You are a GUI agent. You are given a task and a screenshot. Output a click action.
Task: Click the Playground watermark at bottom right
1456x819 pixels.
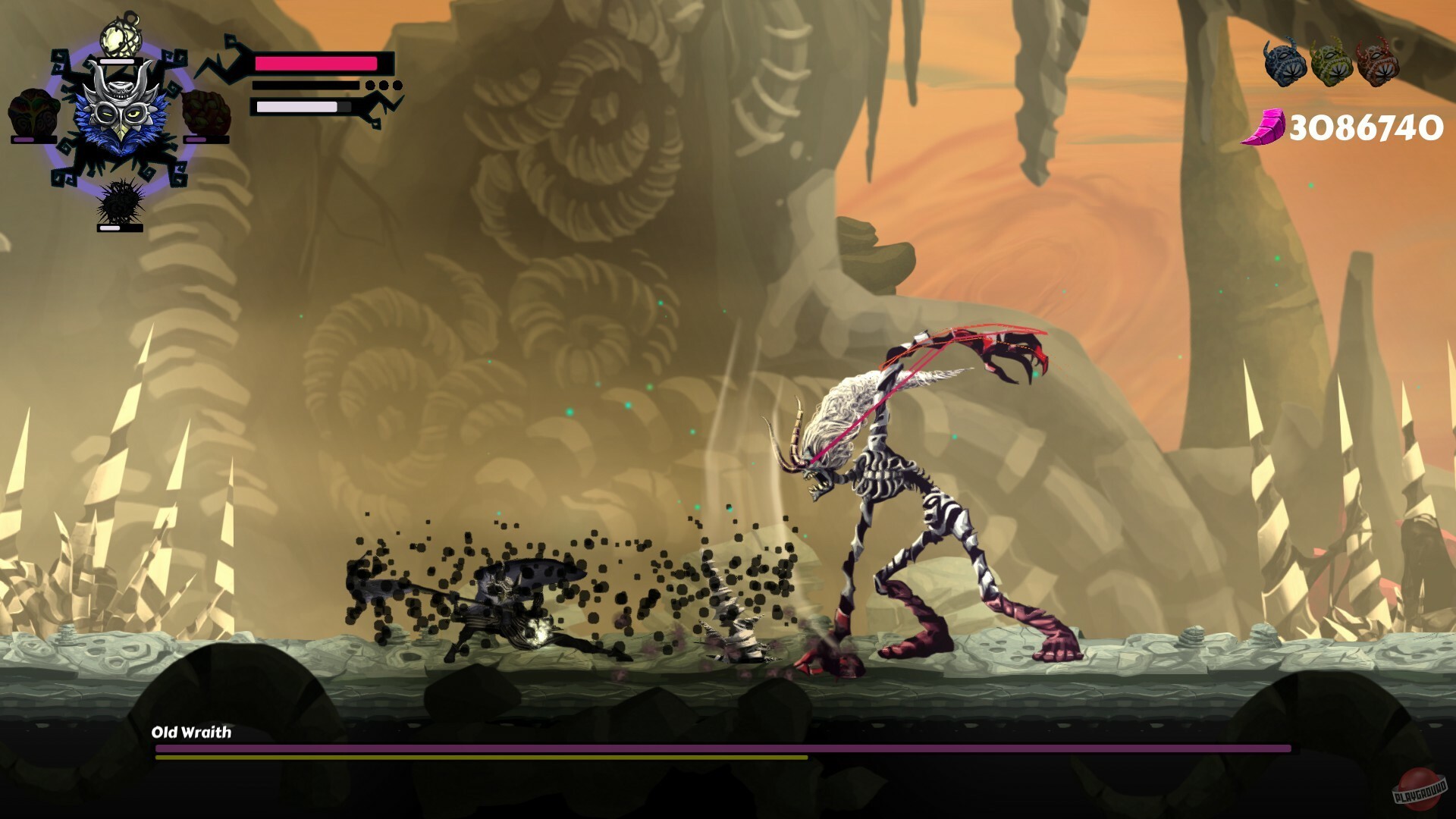[1421, 789]
